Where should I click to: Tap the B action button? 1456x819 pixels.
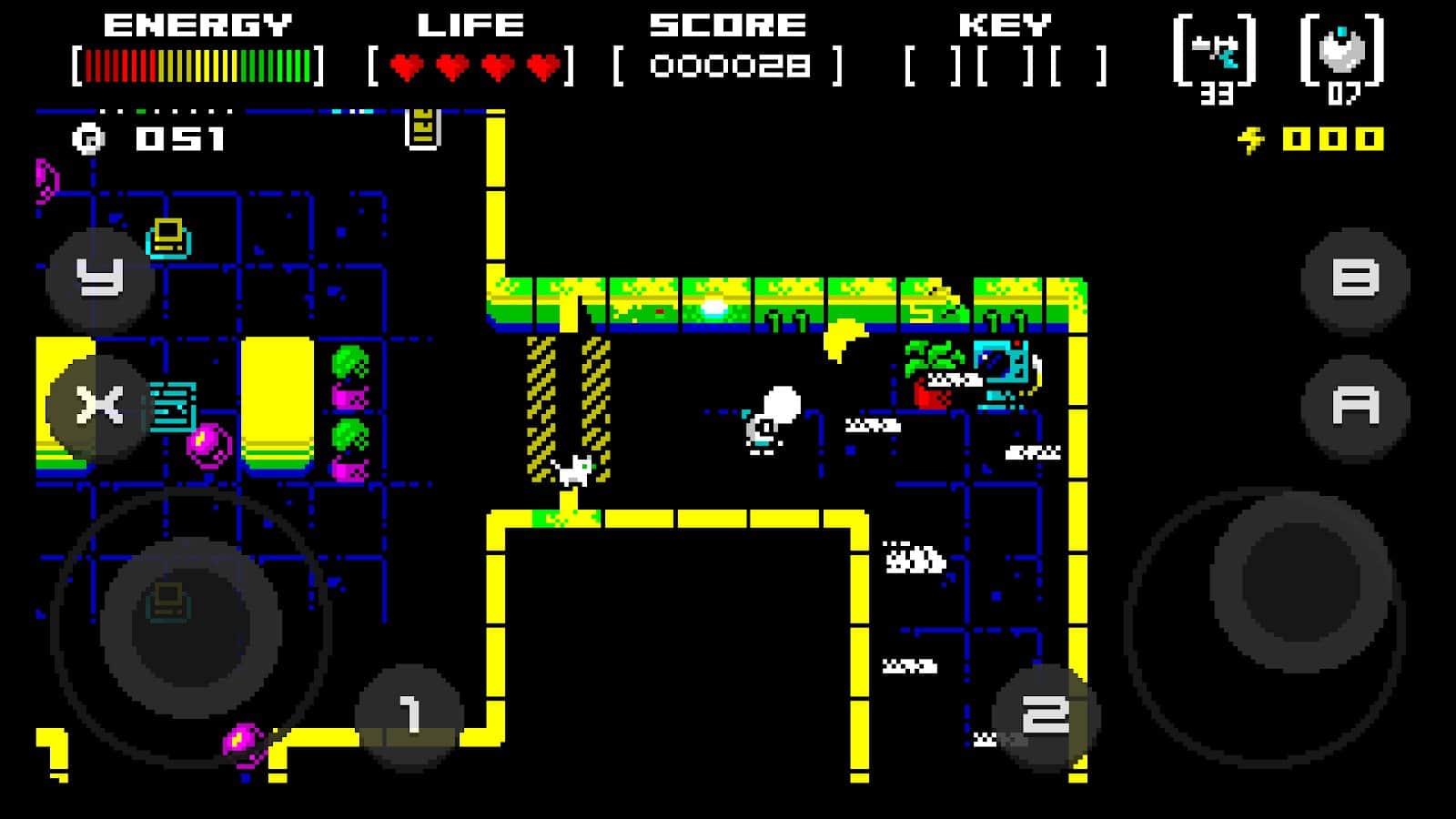tap(1355, 278)
